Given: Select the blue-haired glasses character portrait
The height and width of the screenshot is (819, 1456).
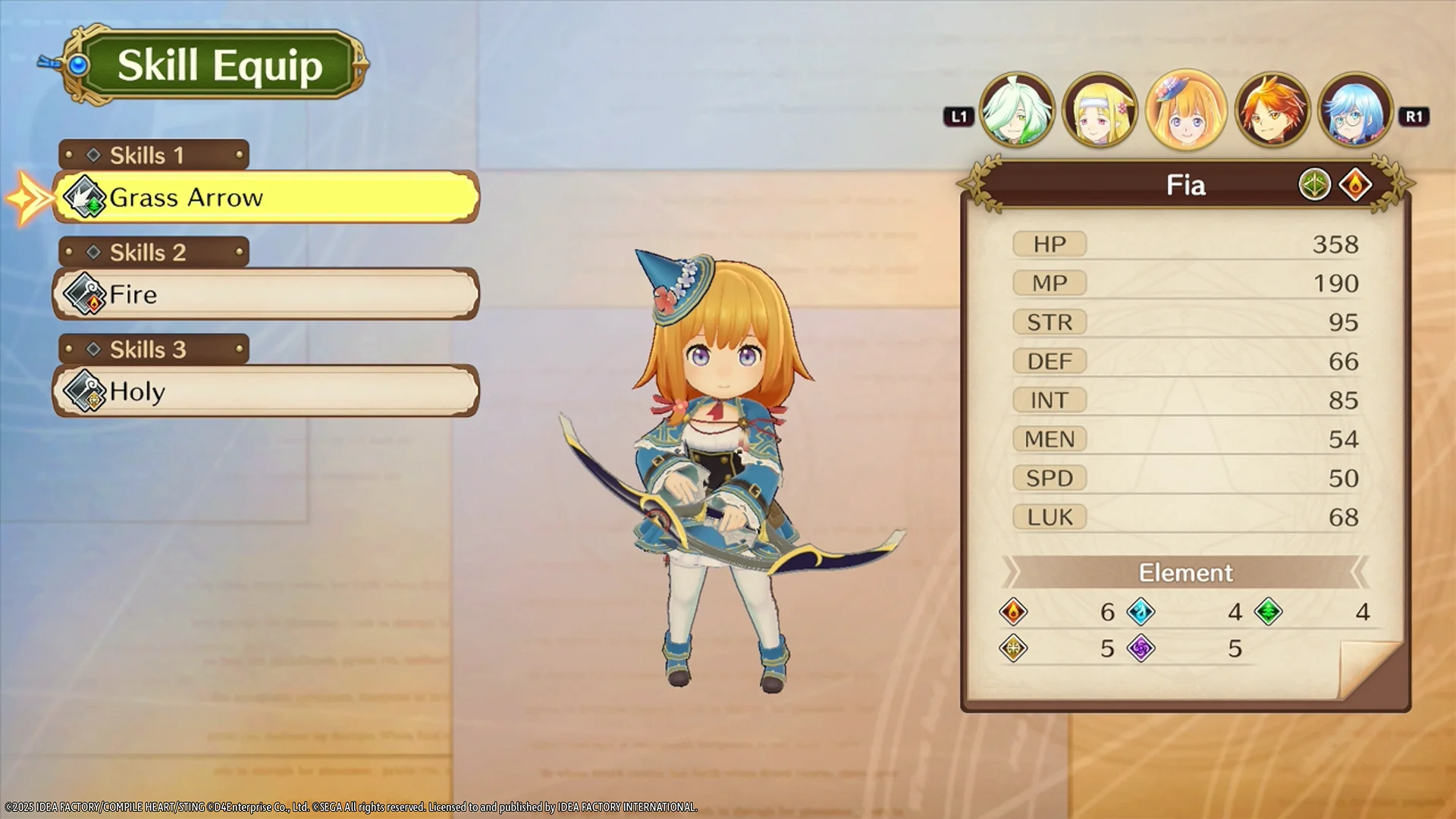Looking at the screenshot, I should click(1355, 111).
